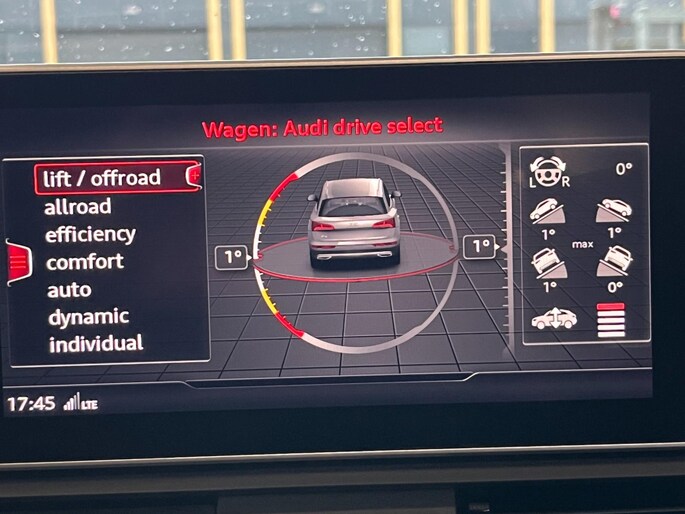Open the red side menu handle

click(x=19, y=263)
